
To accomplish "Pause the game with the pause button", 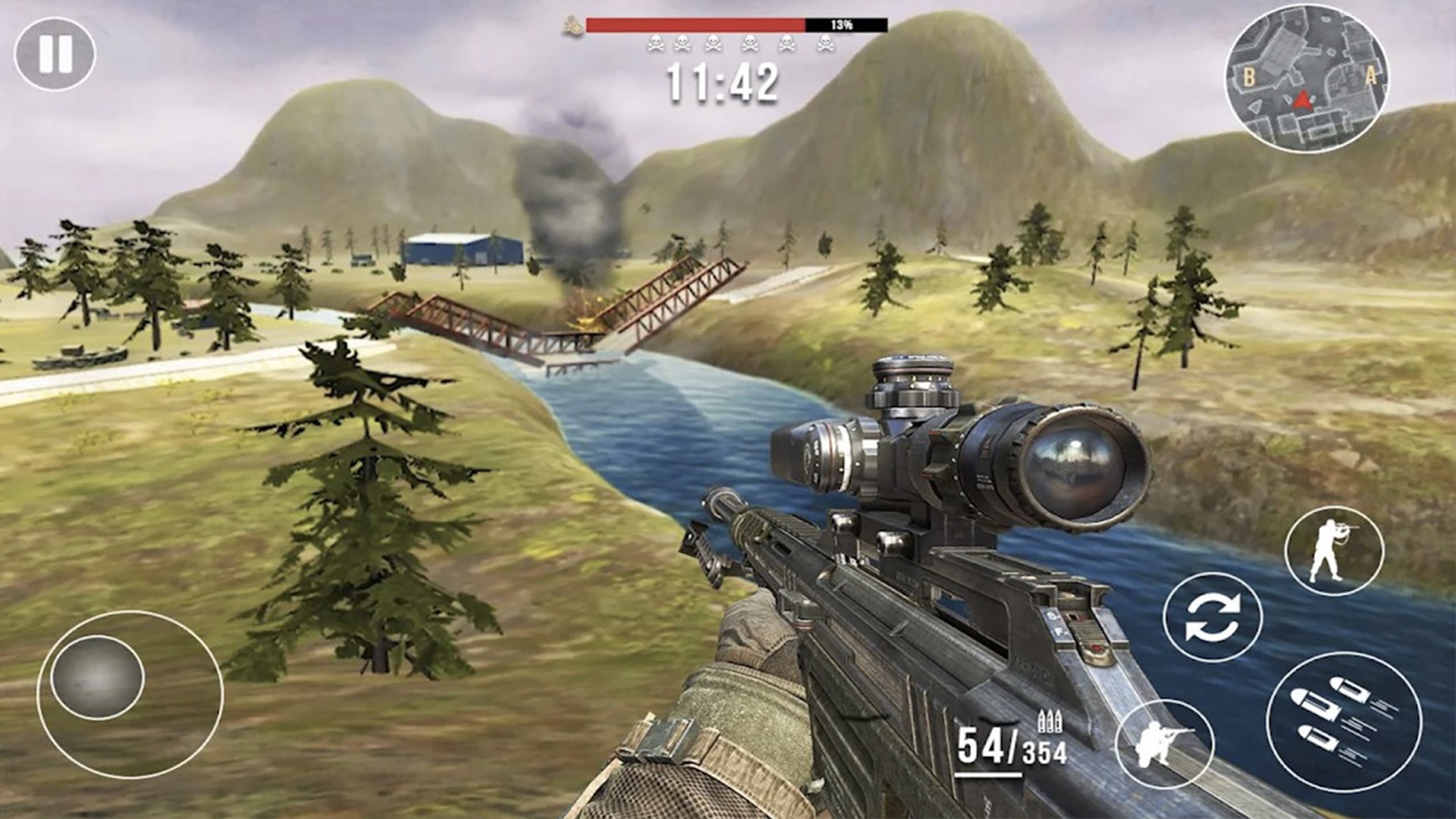I will [x=55, y=55].
